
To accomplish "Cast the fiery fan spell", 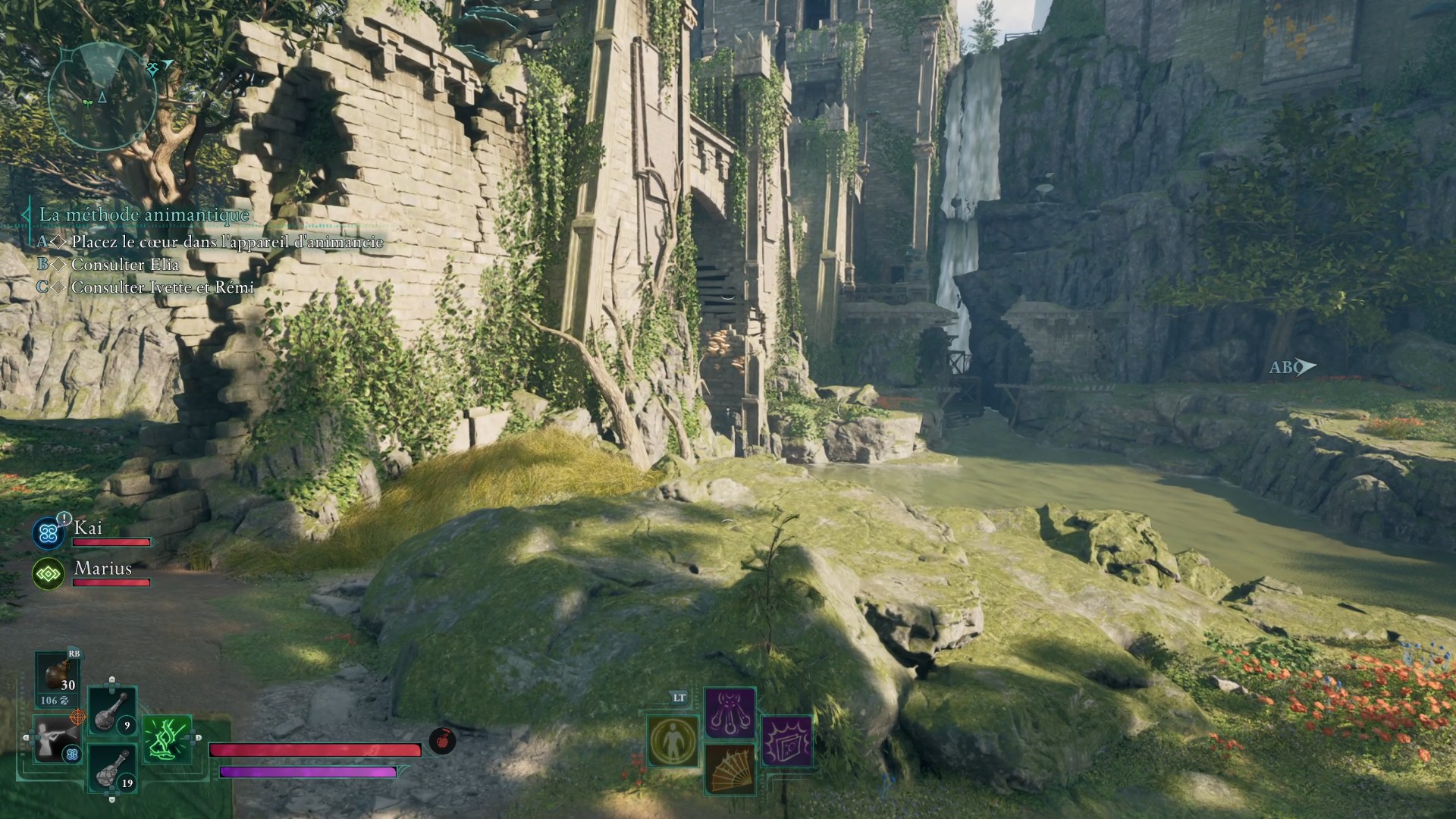I will point(730,768).
